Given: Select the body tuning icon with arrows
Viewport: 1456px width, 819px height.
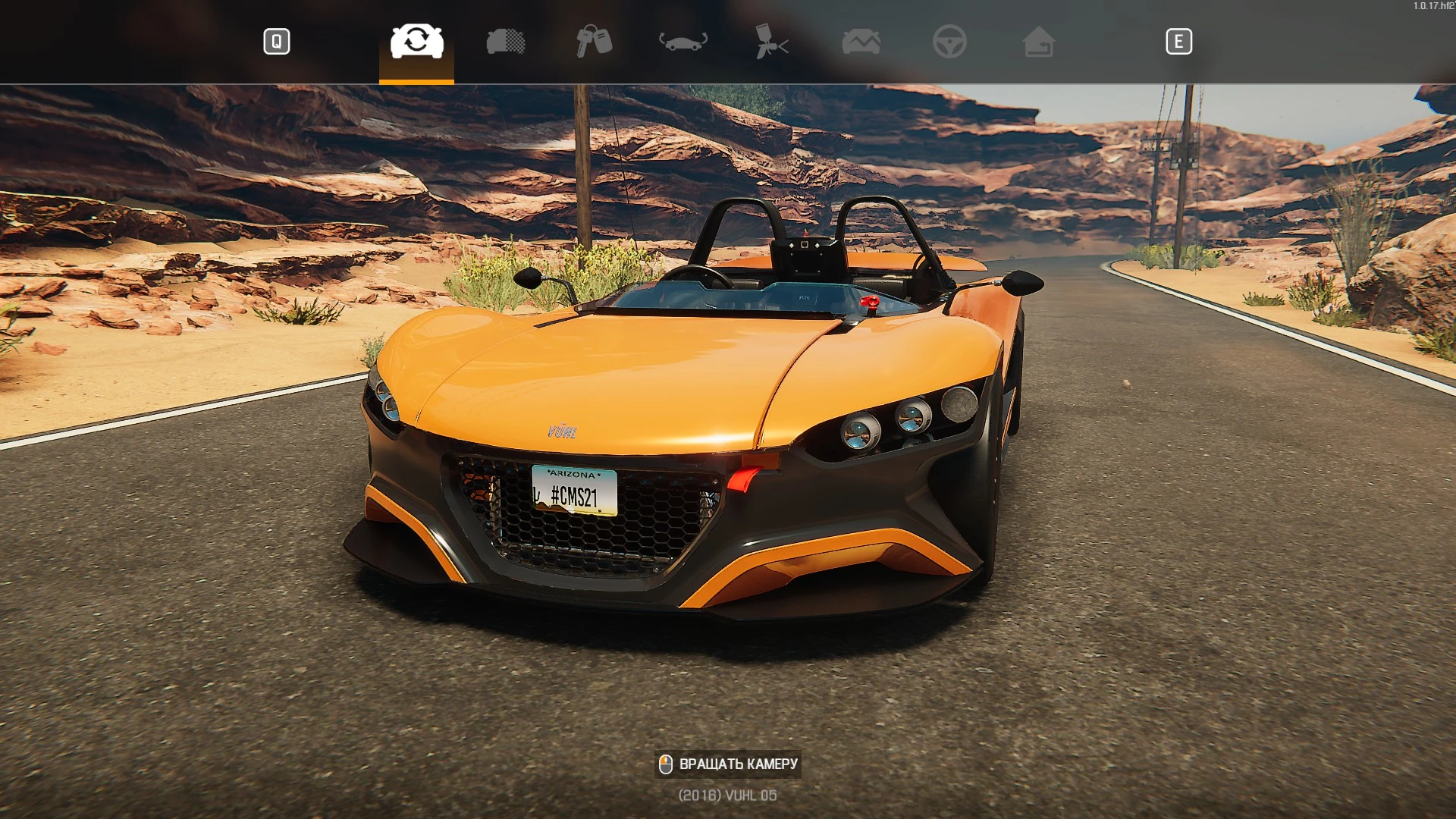Looking at the screenshot, I should point(682,42).
